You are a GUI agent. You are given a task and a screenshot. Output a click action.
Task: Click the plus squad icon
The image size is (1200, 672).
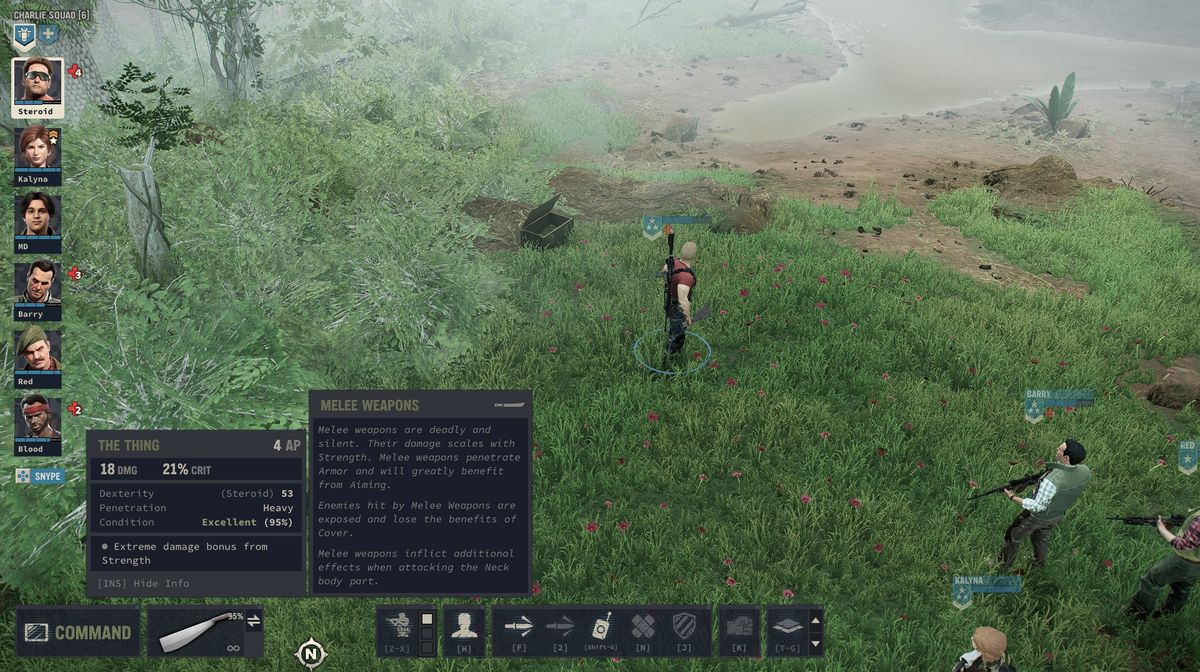[x=48, y=34]
